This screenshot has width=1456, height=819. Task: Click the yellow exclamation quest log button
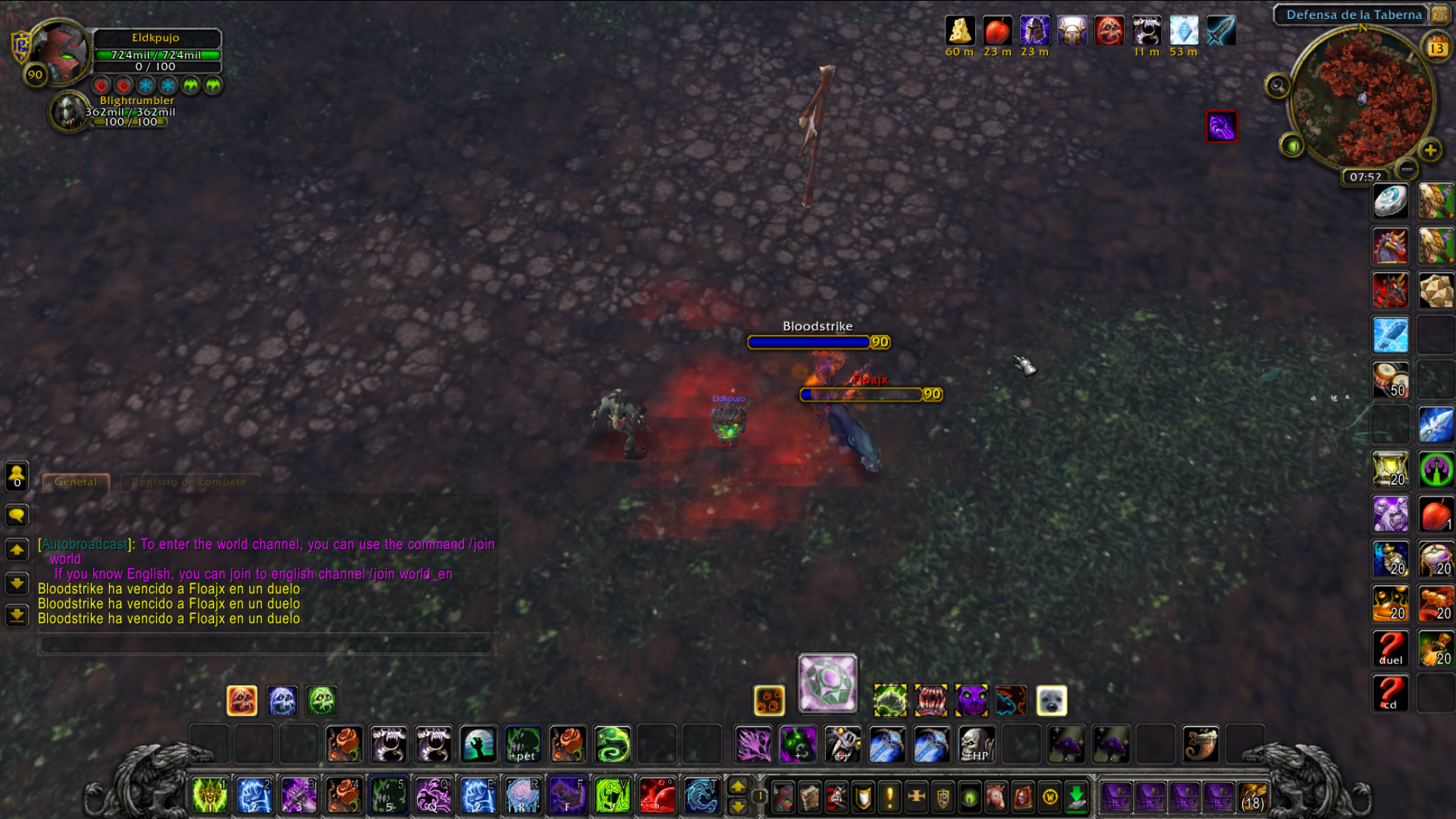click(x=890, y=797)
